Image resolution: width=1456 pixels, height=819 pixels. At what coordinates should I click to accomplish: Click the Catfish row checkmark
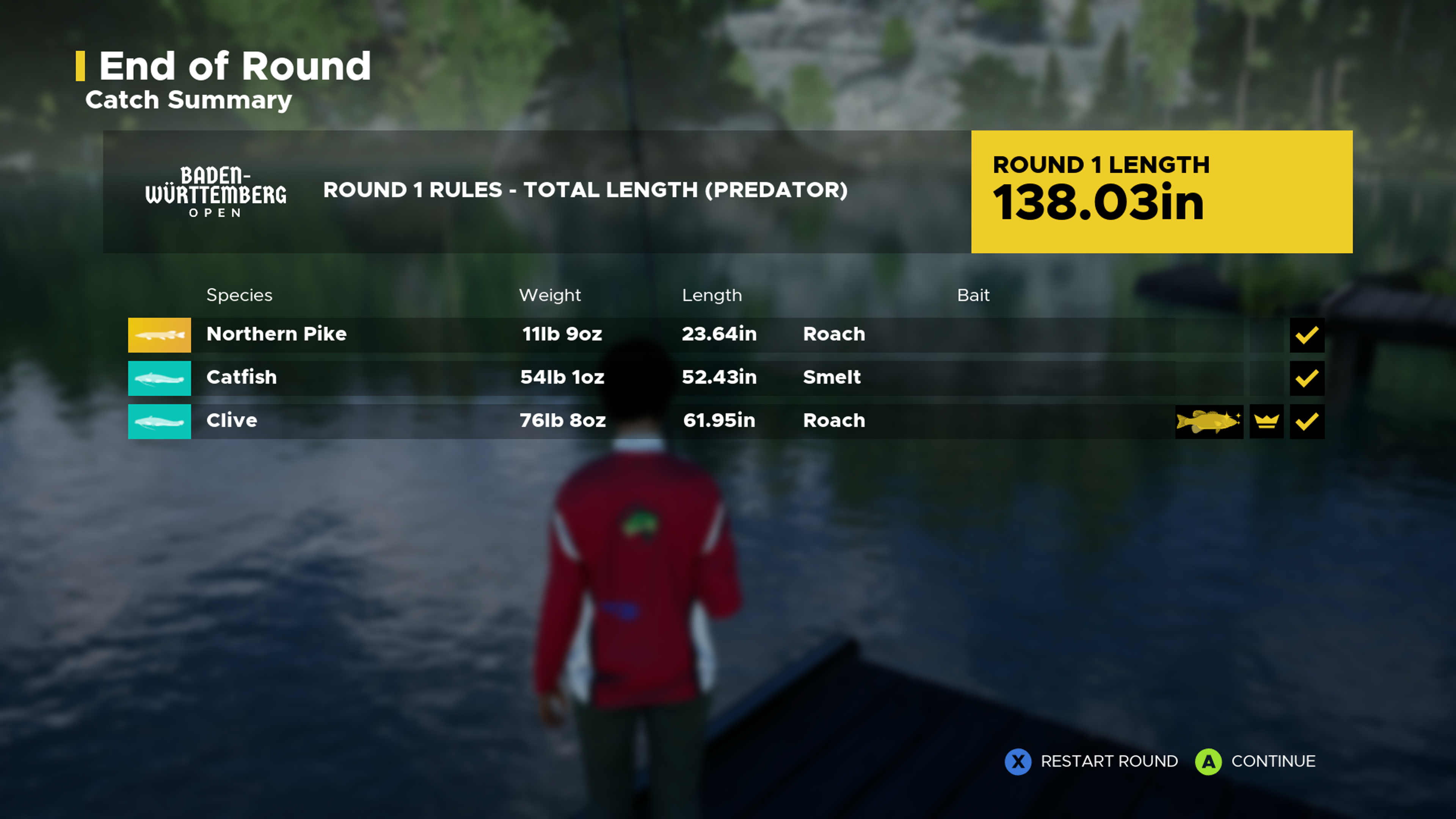[1307, 378]
